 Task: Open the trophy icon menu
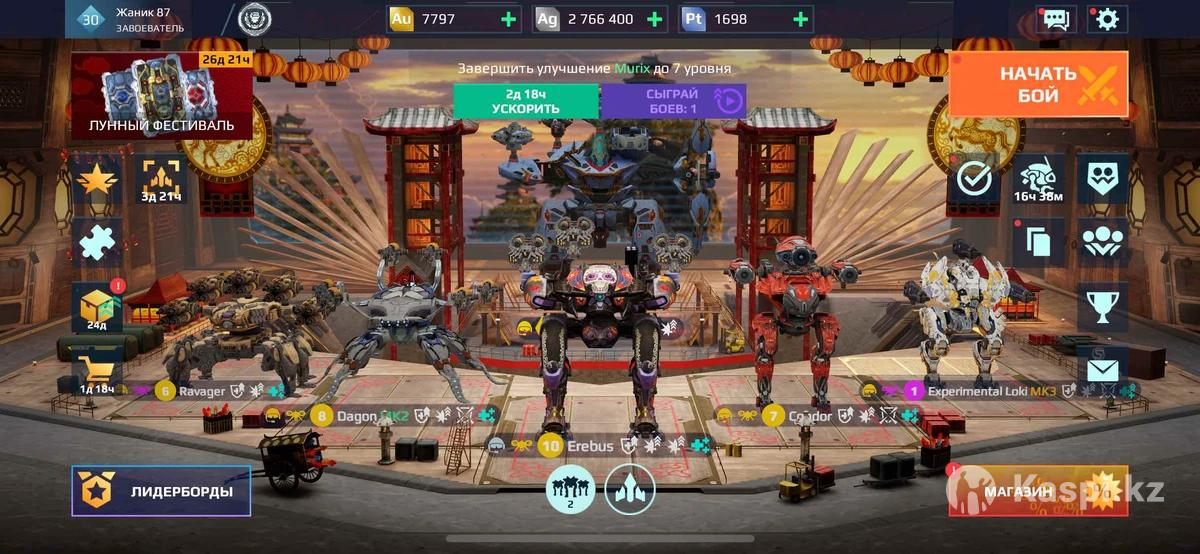coord(1102,306)
